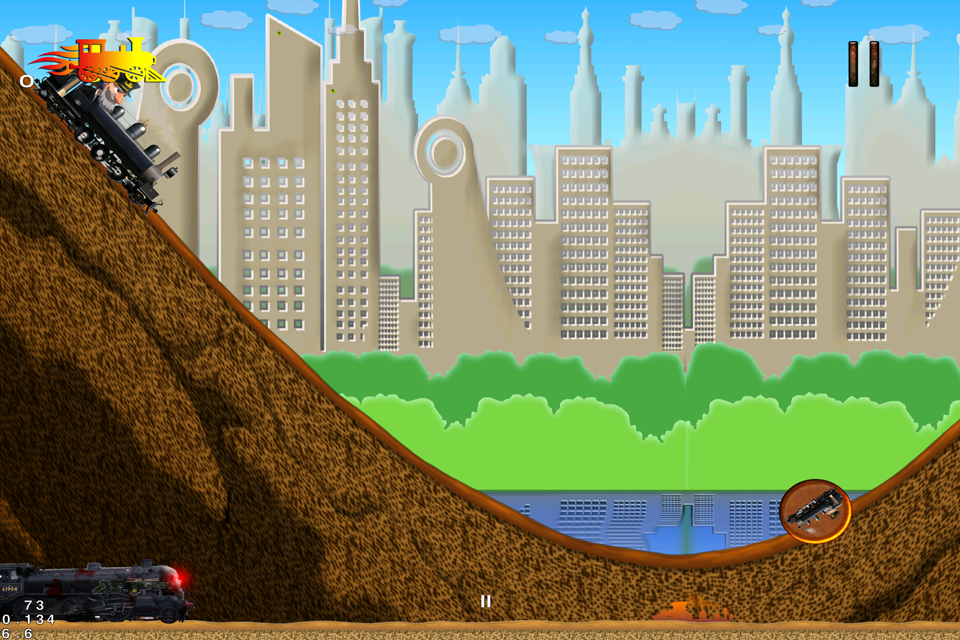Pause the game with the rusty bars button

coord(863,64)
